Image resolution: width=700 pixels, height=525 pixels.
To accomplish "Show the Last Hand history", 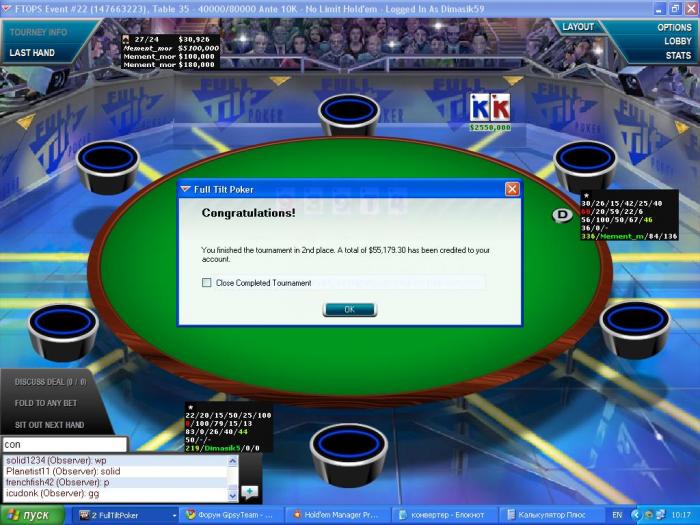I will coord(32,53).
